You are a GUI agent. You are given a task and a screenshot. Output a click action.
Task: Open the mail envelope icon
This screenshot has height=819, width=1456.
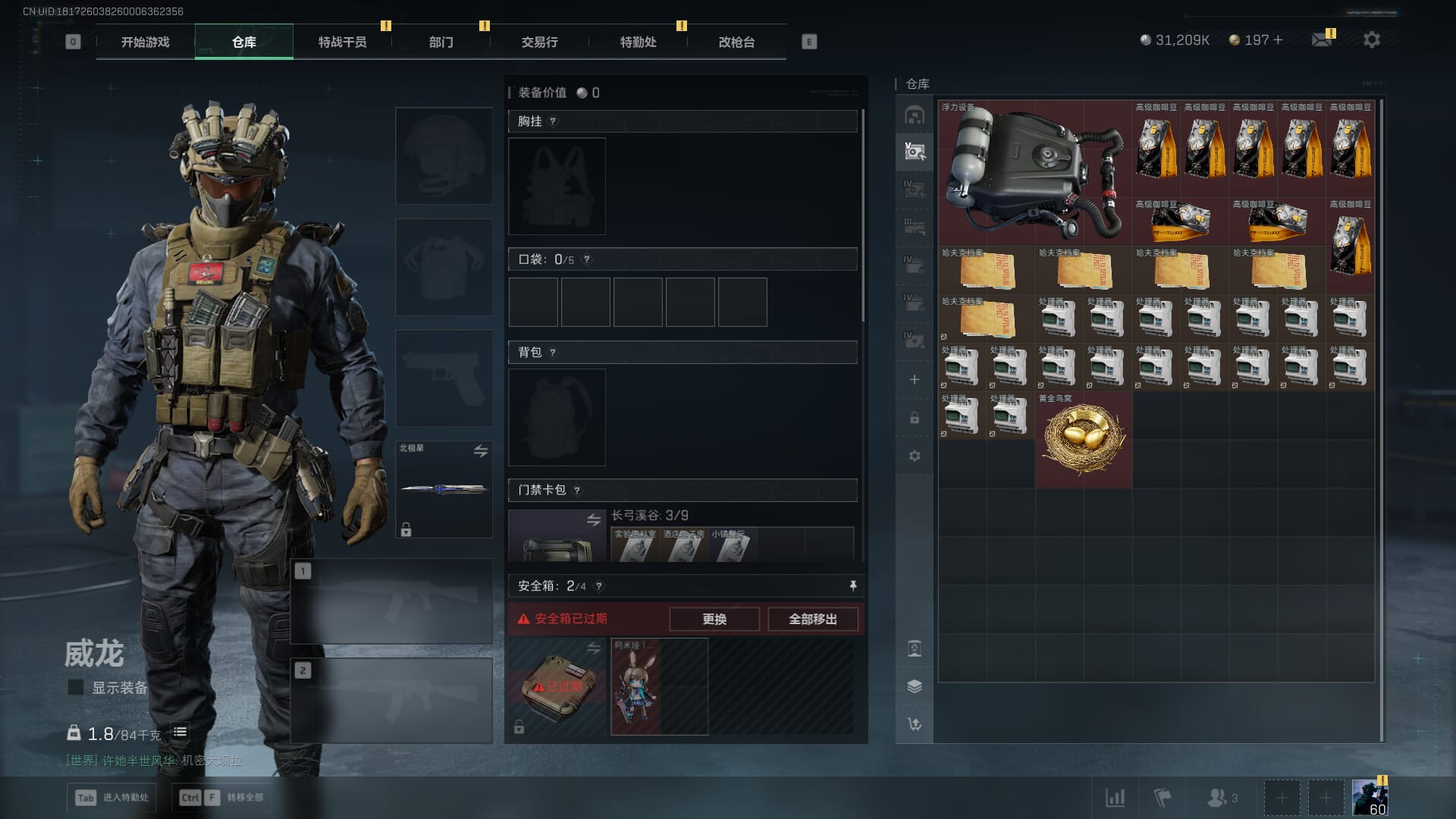(x=1322, y=40)
